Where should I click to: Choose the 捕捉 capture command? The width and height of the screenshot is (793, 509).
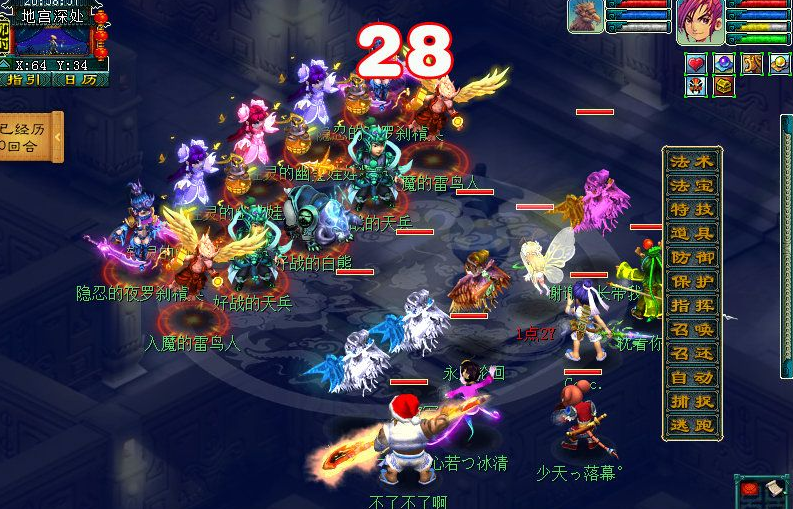[691, 402]
